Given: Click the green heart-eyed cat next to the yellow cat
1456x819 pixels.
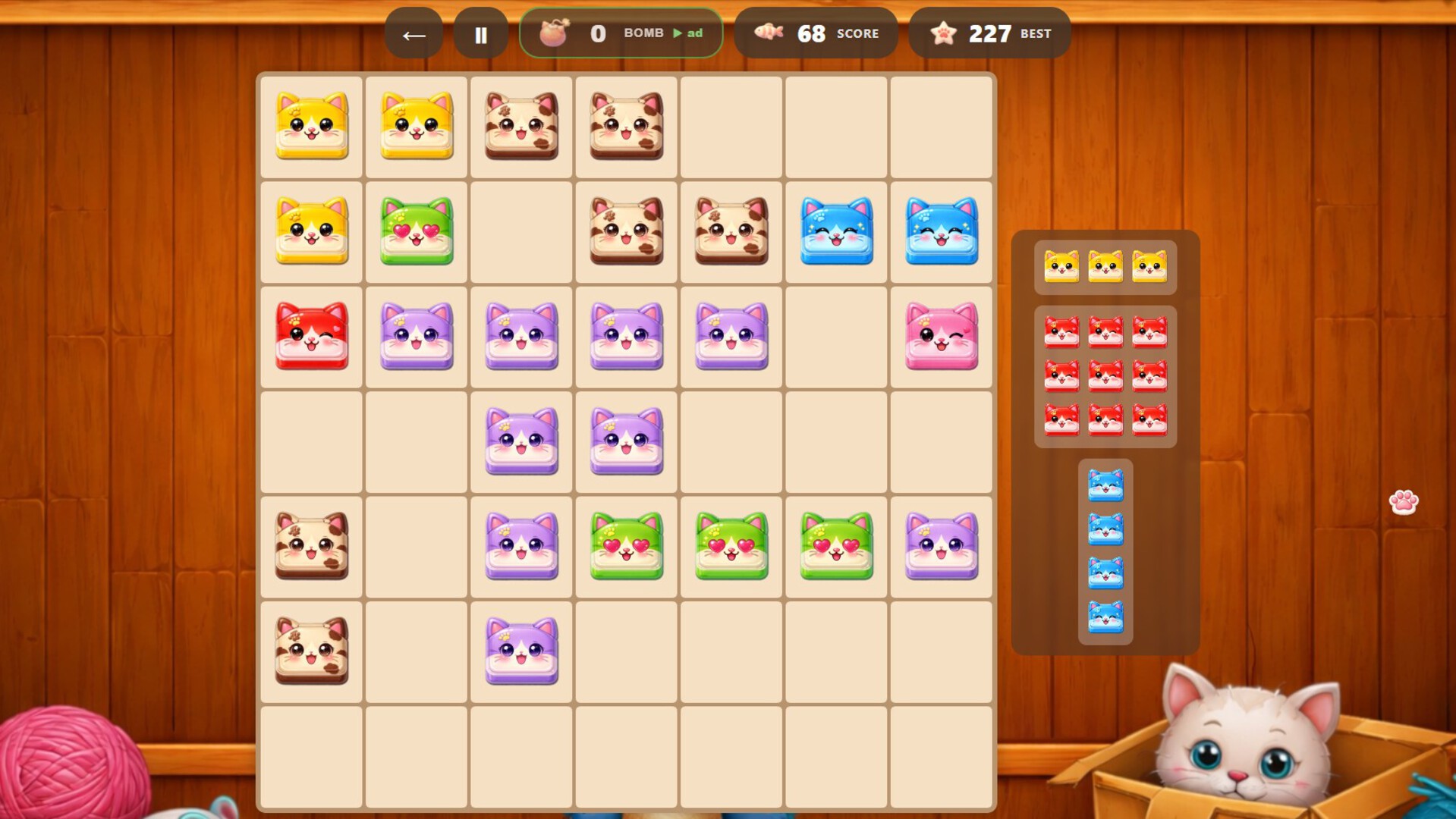Looking at the screenshot, I should pos(416,231).
